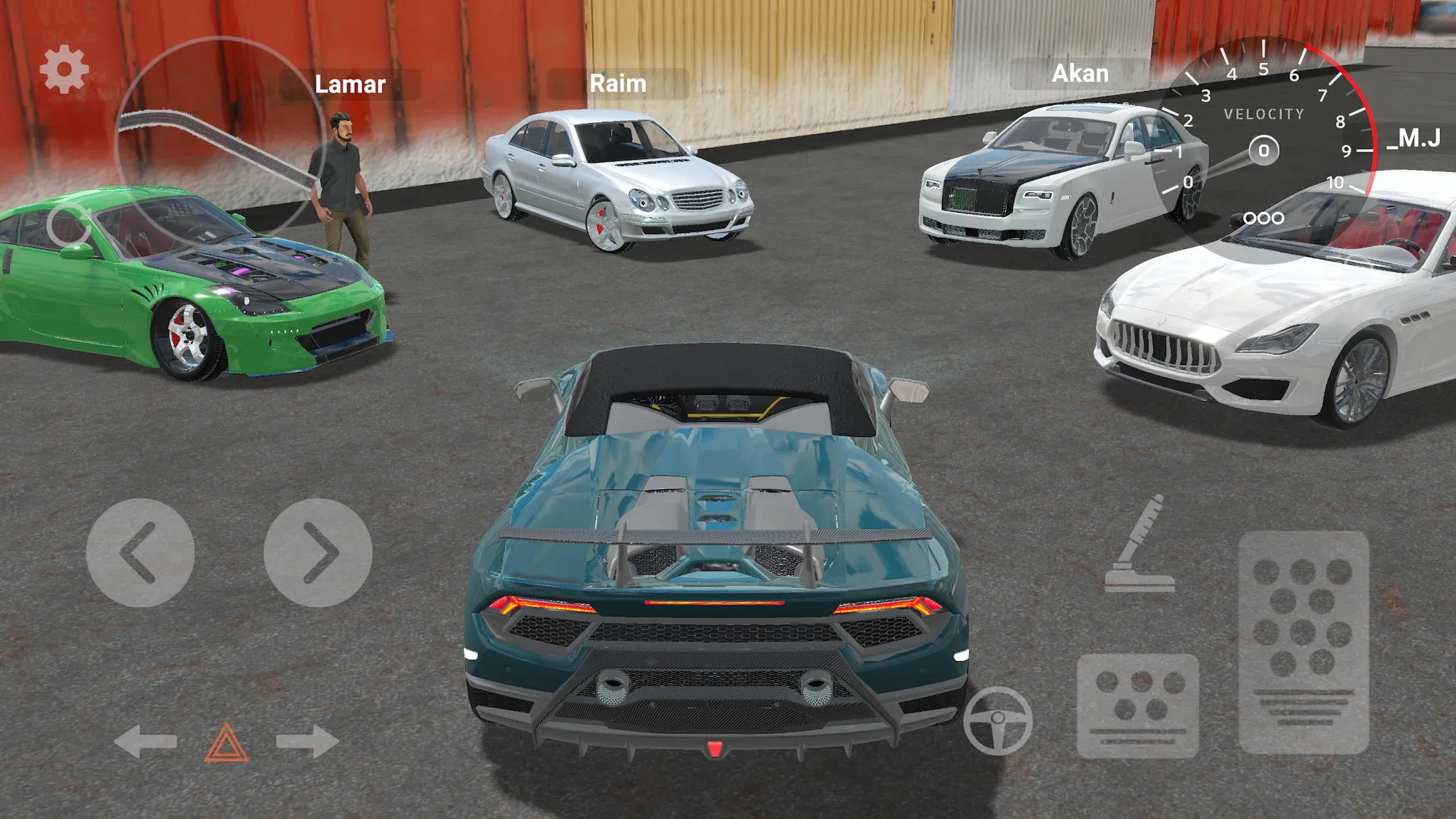
Task: Tap the tall accelerator pedal
Action: pyautogui.click(x=1304, y=643)
